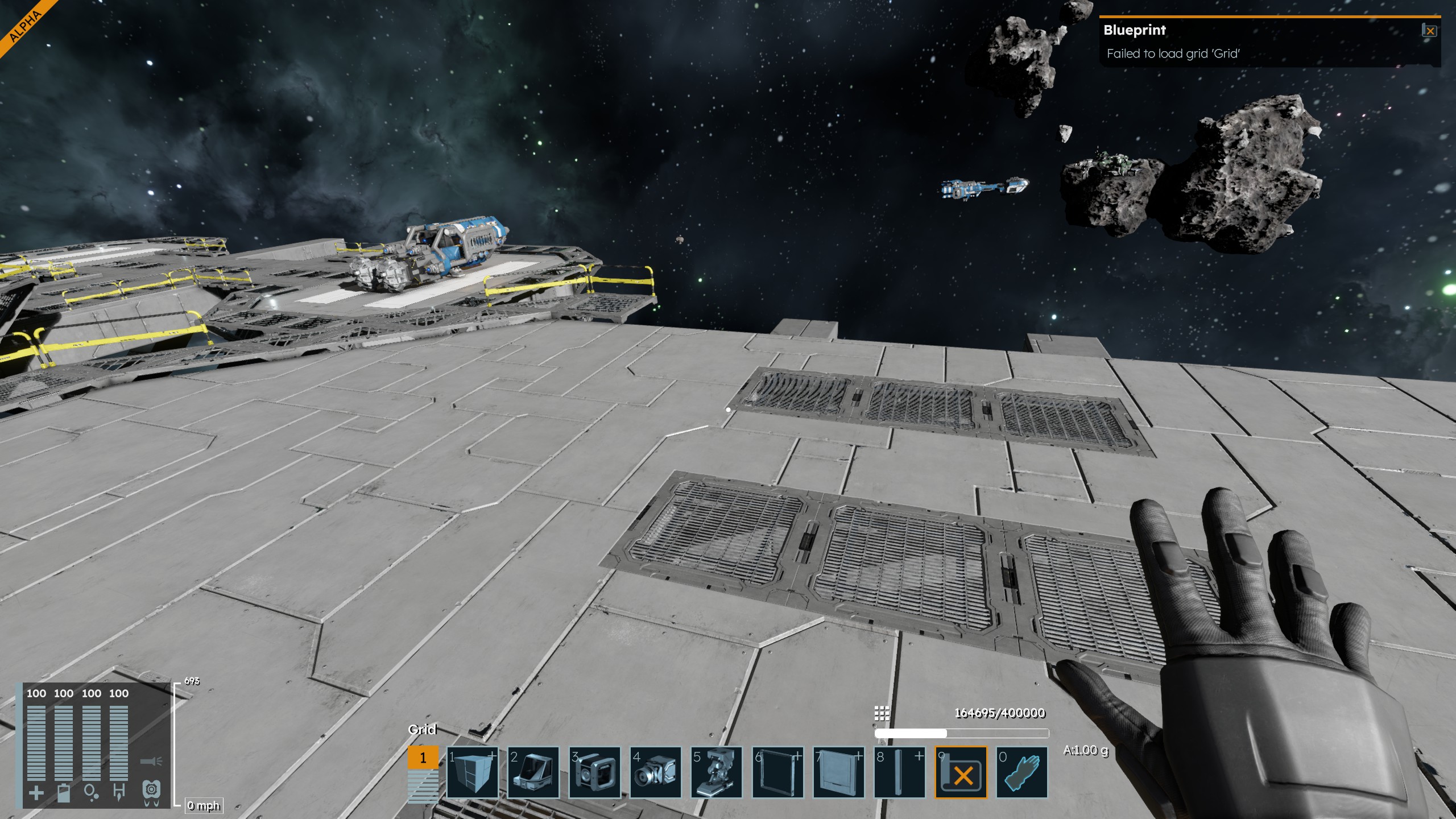Close the Blueprint failure notification
The height and width of the screenshot is (819, 1456).
pos(1430,31)
